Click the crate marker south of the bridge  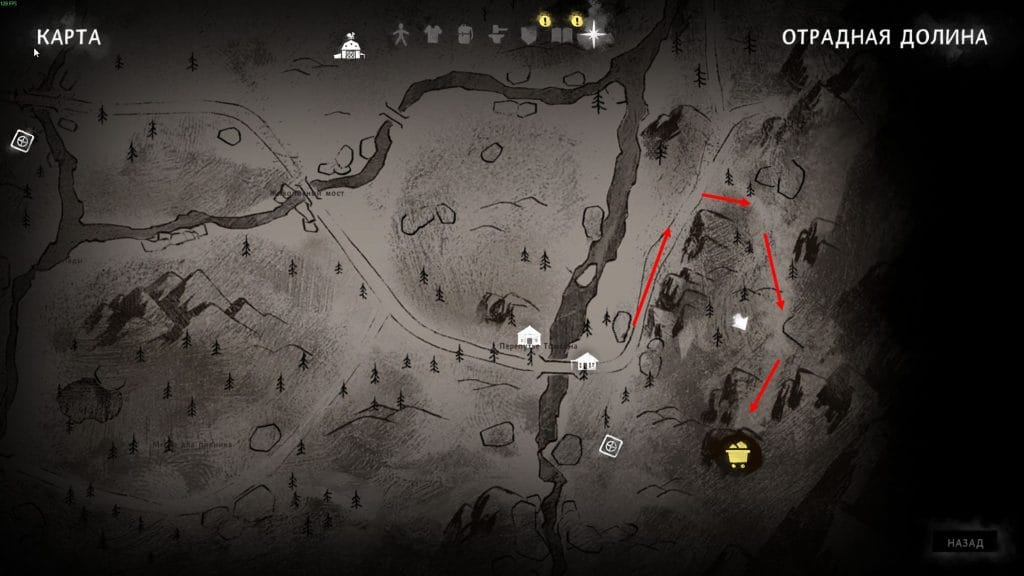[611, 445]
